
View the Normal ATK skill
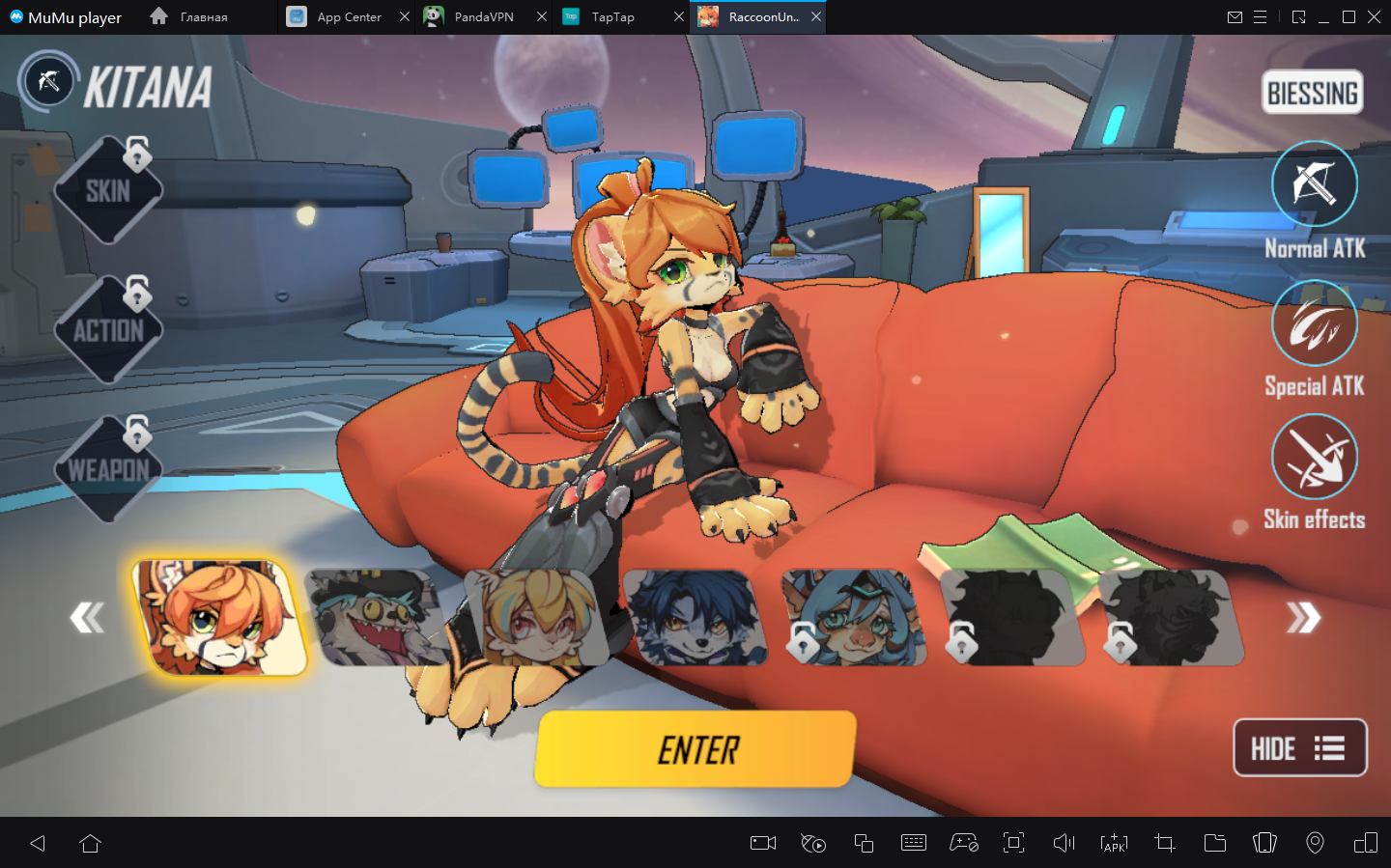(x=1314, y=184)
